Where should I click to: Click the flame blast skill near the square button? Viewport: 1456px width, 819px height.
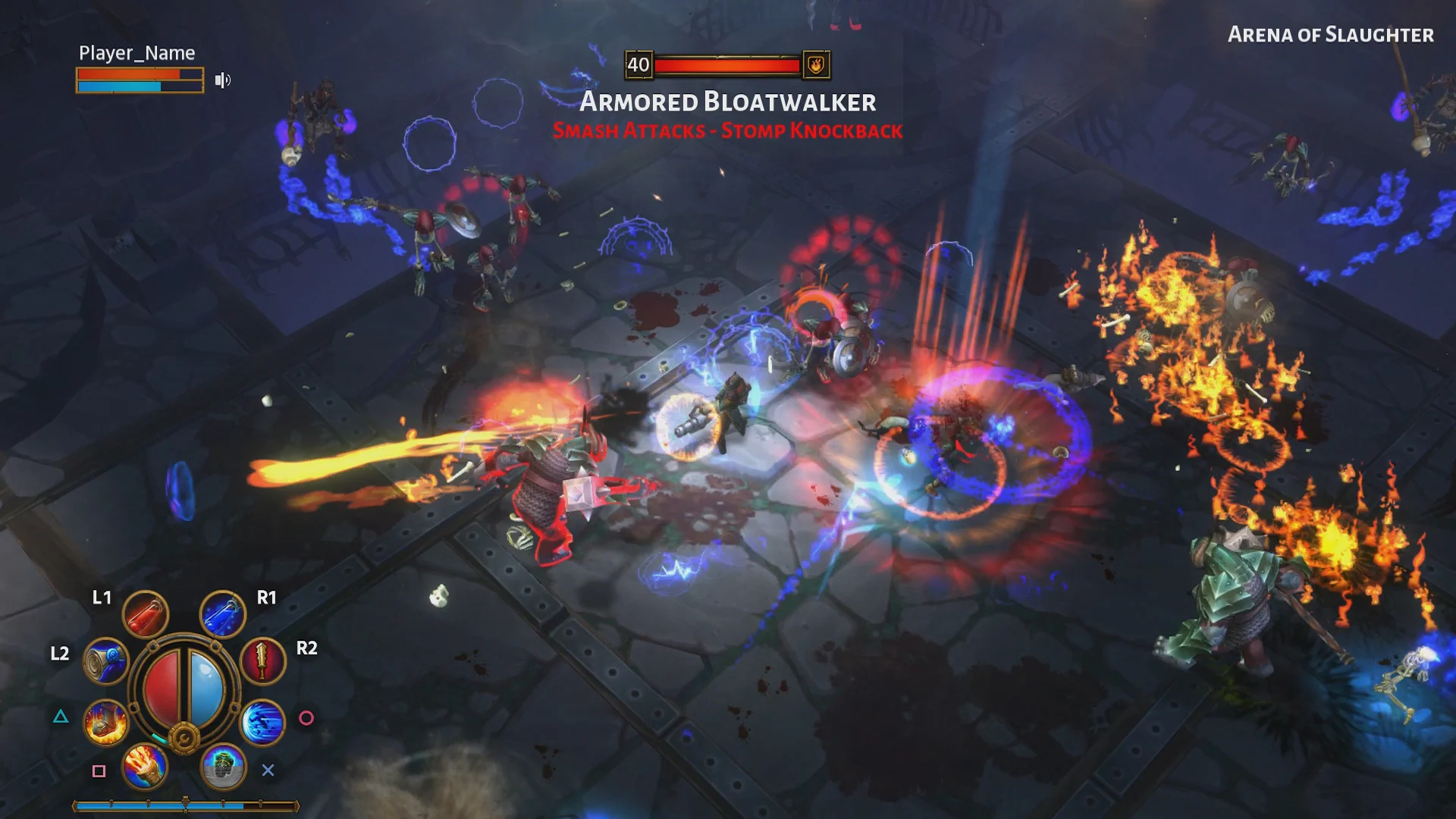tap(146, 767)
